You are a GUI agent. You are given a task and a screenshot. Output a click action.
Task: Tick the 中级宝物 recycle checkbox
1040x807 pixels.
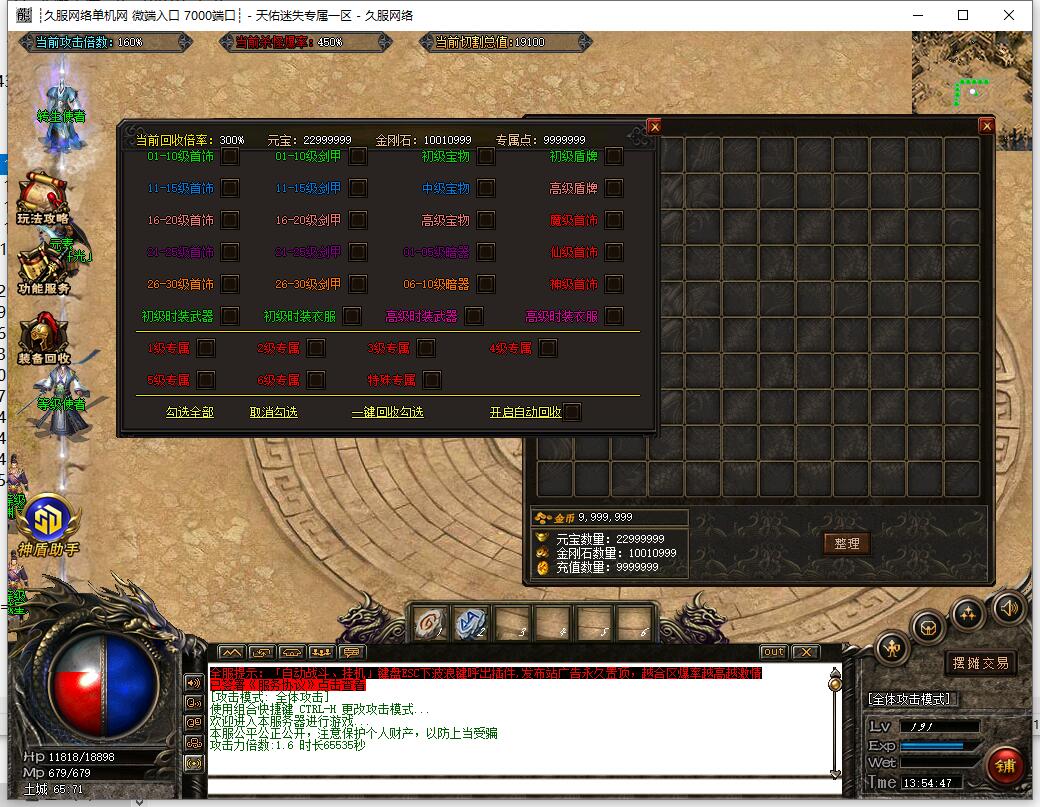[x=486, y=189]
